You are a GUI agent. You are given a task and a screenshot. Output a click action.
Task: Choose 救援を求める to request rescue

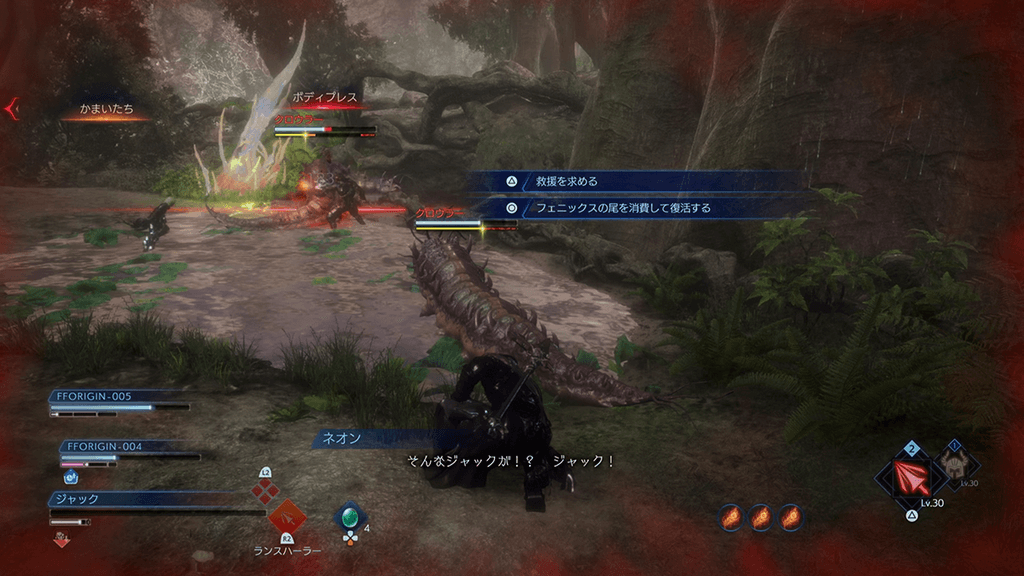[566, 182]
